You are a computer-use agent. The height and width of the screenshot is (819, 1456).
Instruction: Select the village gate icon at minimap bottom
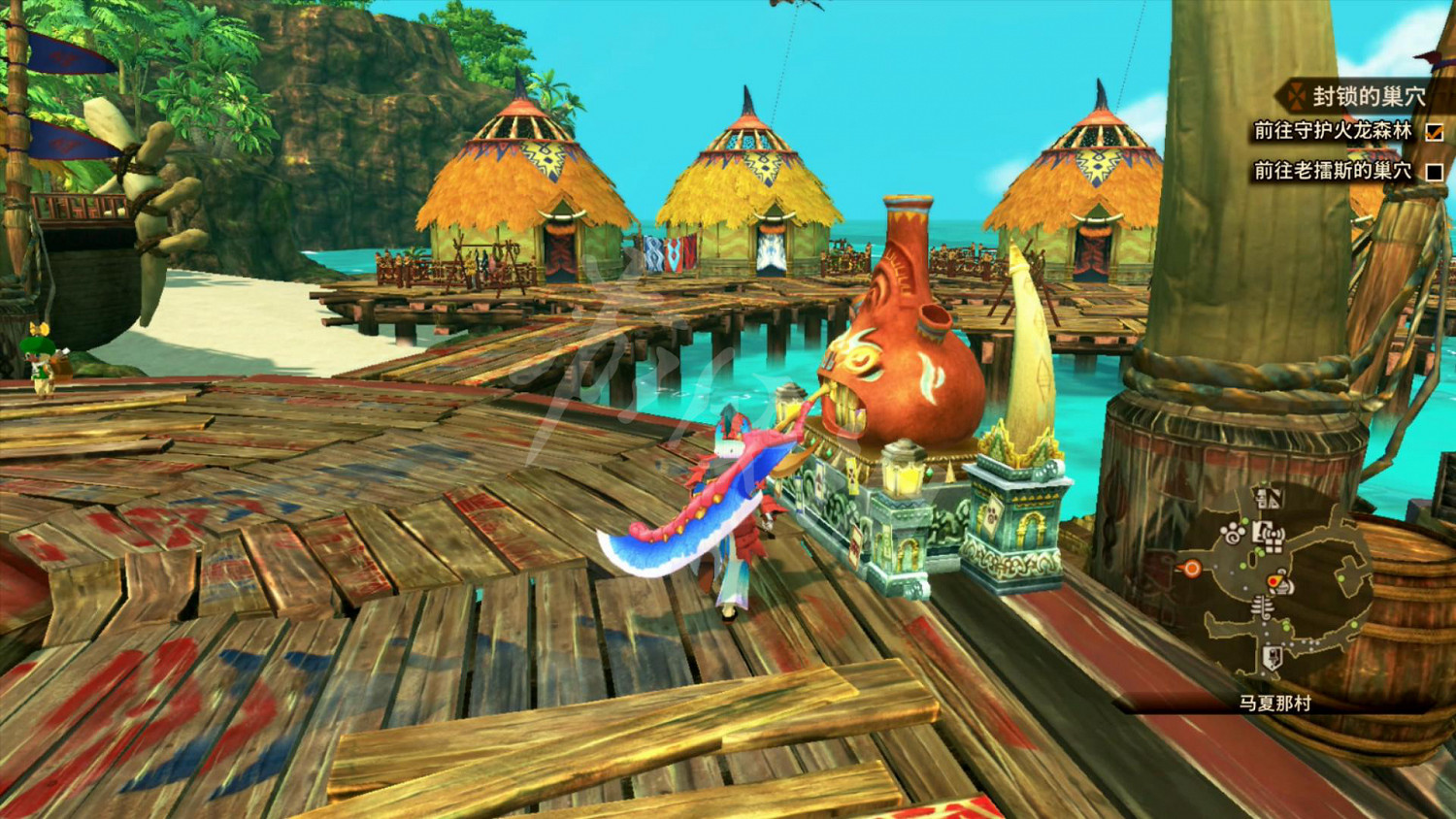(x=1273, y=656)
